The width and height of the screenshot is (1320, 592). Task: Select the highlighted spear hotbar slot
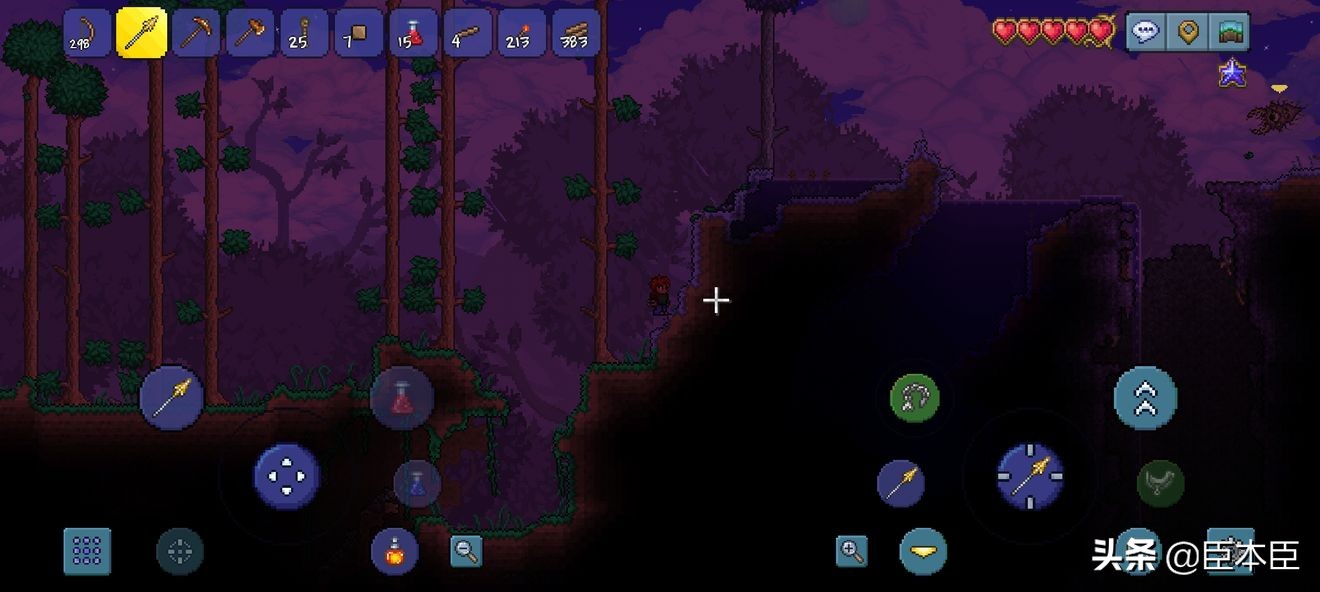pos(142,32)
